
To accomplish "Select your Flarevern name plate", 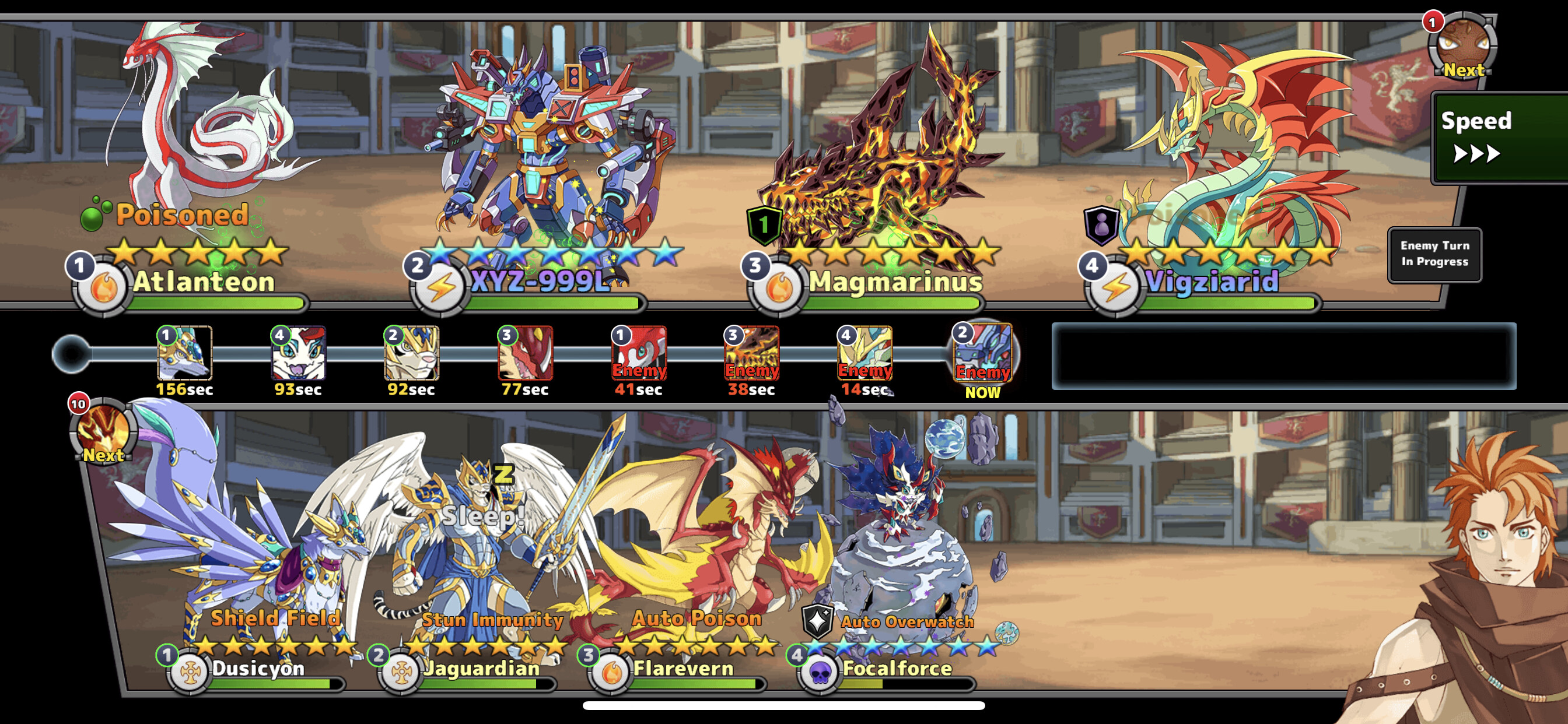I will click(683, 669).
